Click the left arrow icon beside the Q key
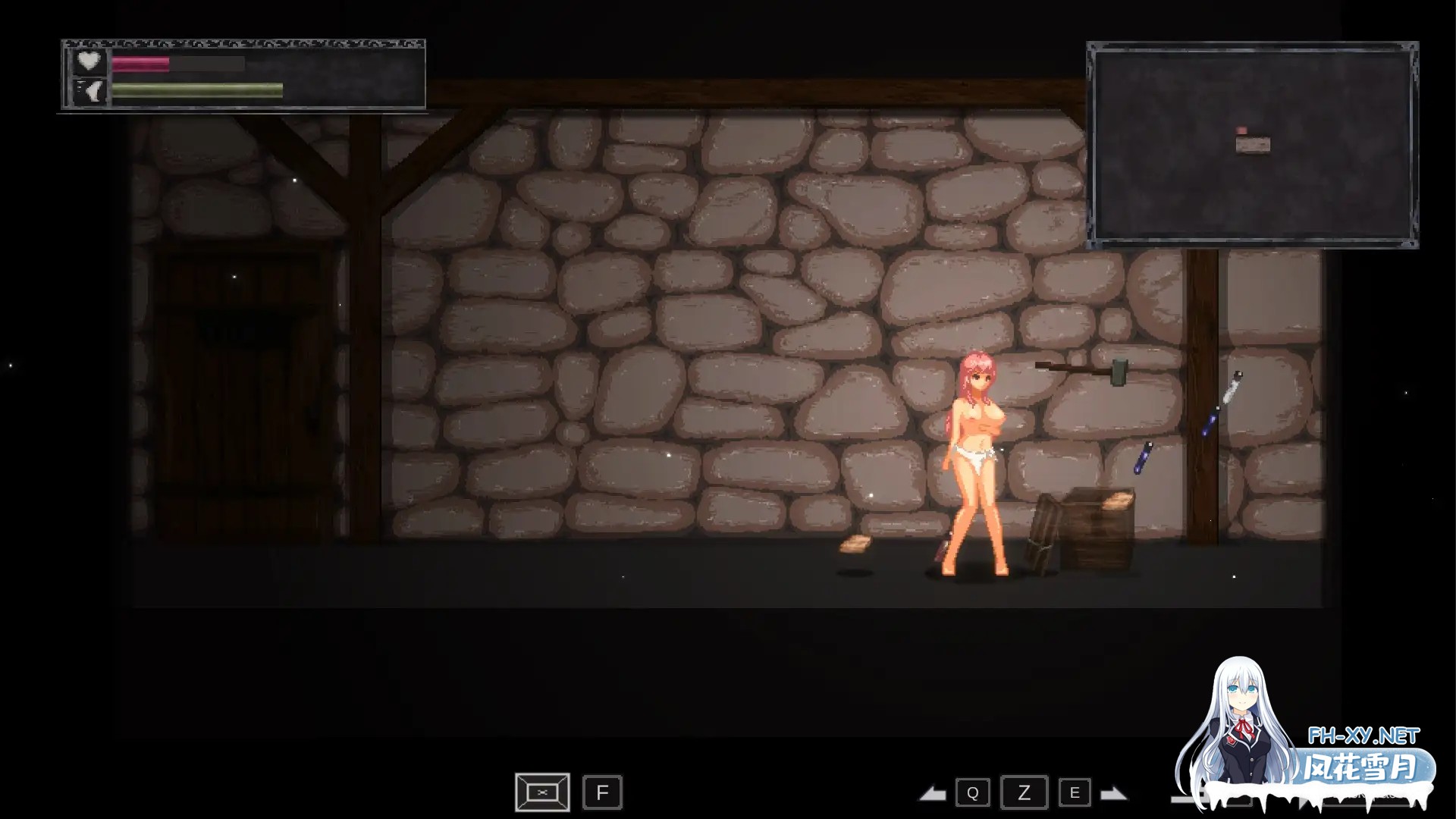 (934, 793)
